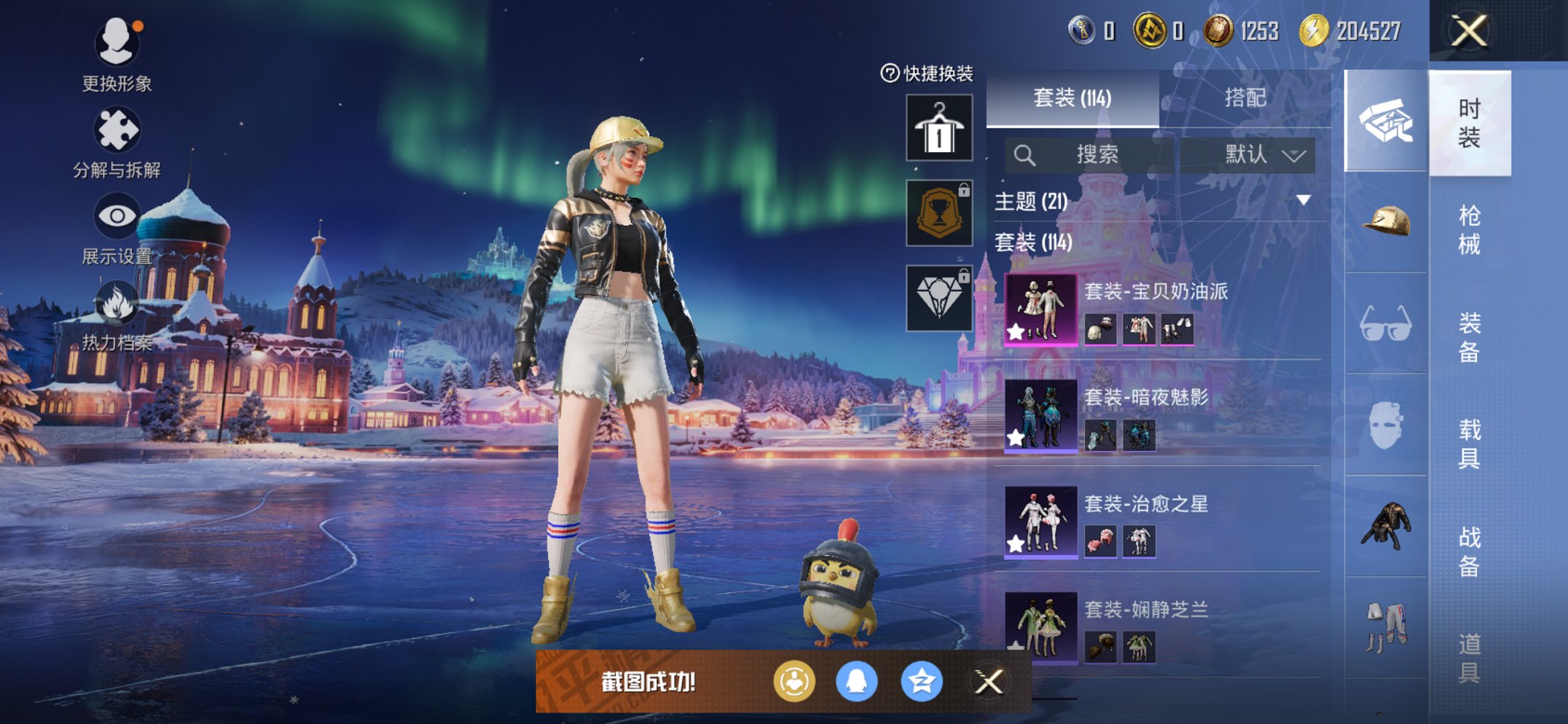Open the 枪械 firearms category

(1469, 229)
